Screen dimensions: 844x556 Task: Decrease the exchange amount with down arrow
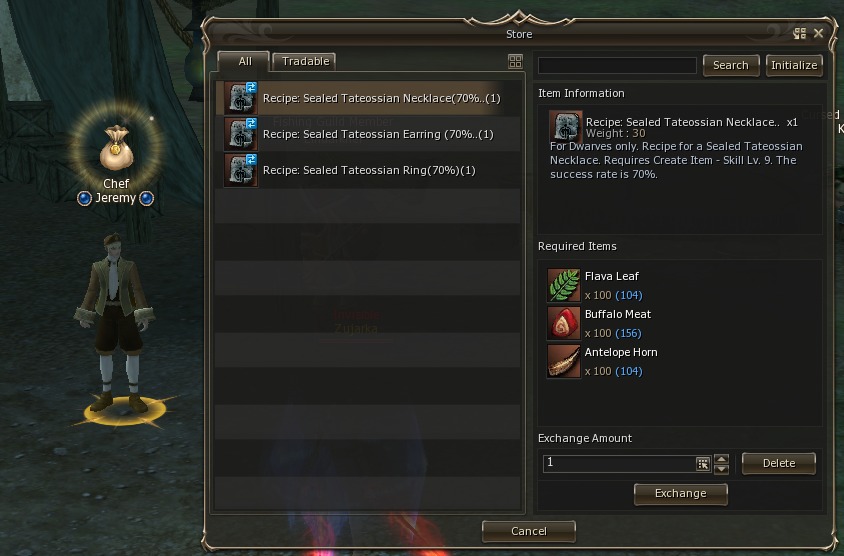tap(722, 469)
